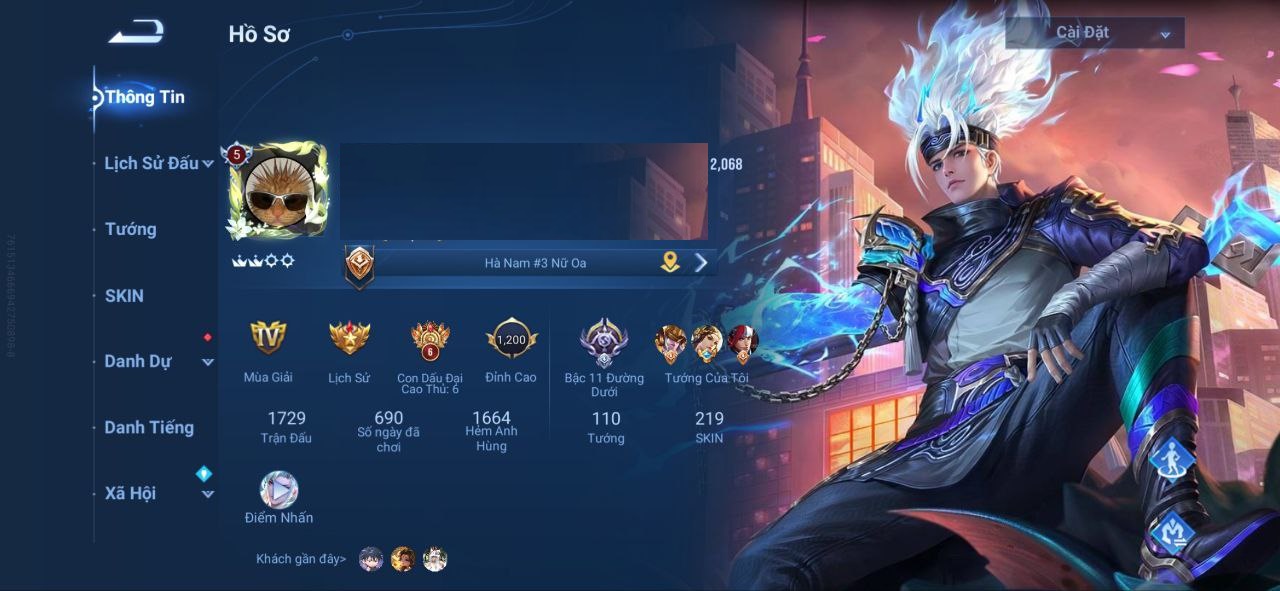The image size is (1280, 591).
Task: Switch to the Thông Tin tab
Action: [x=144, y=97]
